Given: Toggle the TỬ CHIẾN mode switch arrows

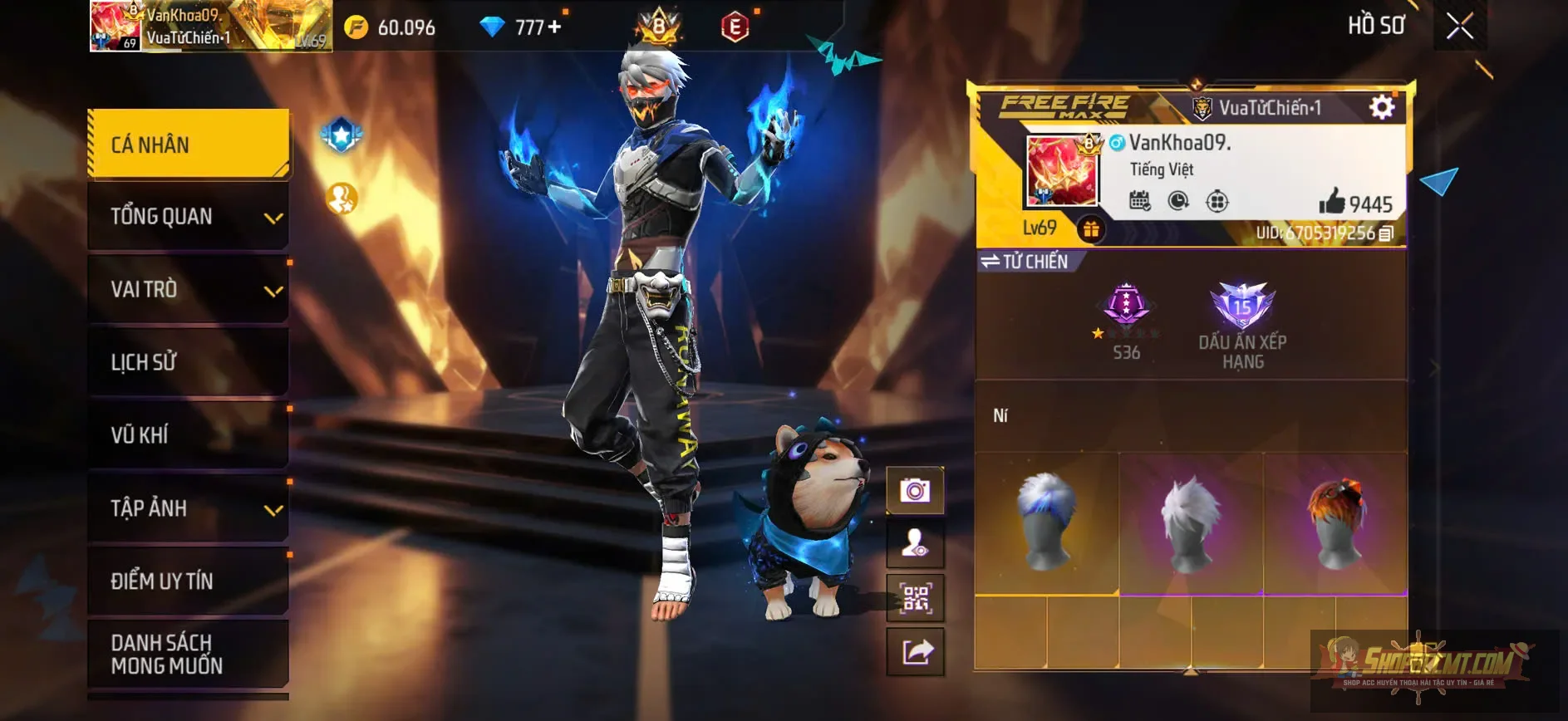Looking at the screenshot, I should coord(991,261).
